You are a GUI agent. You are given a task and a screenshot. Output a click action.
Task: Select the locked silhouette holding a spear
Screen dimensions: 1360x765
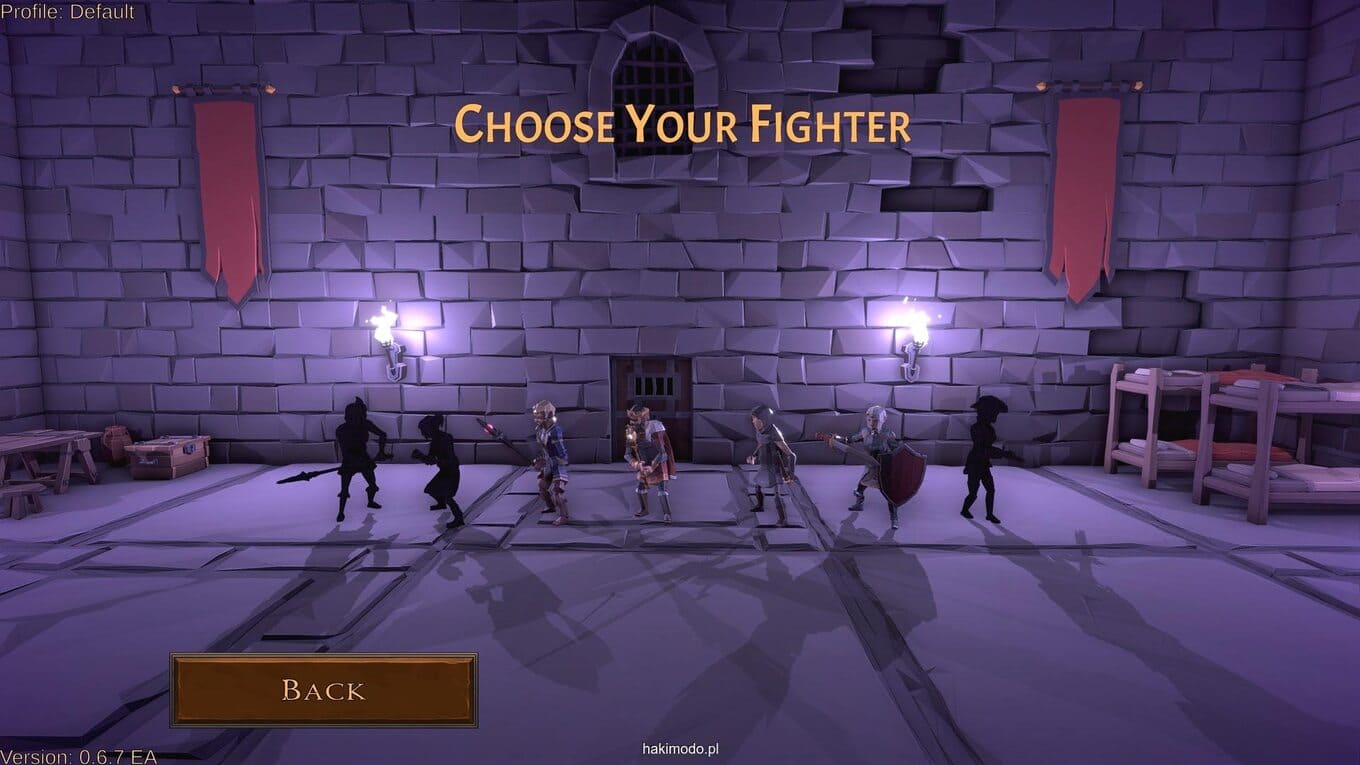358,459
